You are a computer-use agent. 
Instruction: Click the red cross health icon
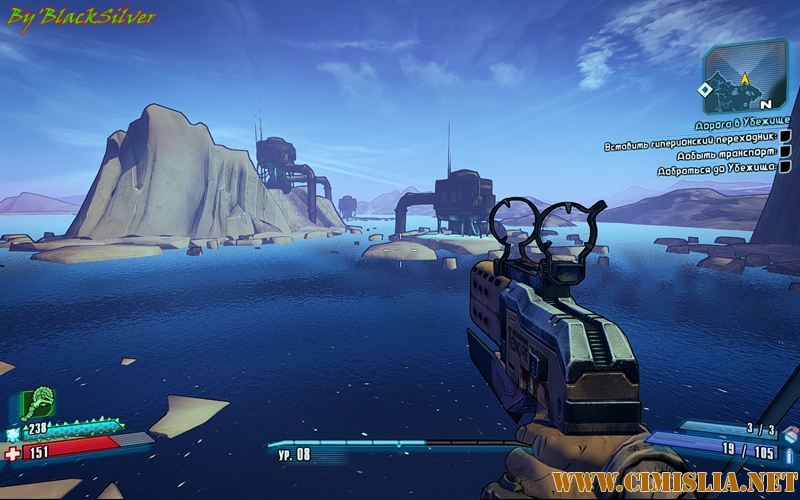[12, 453]
